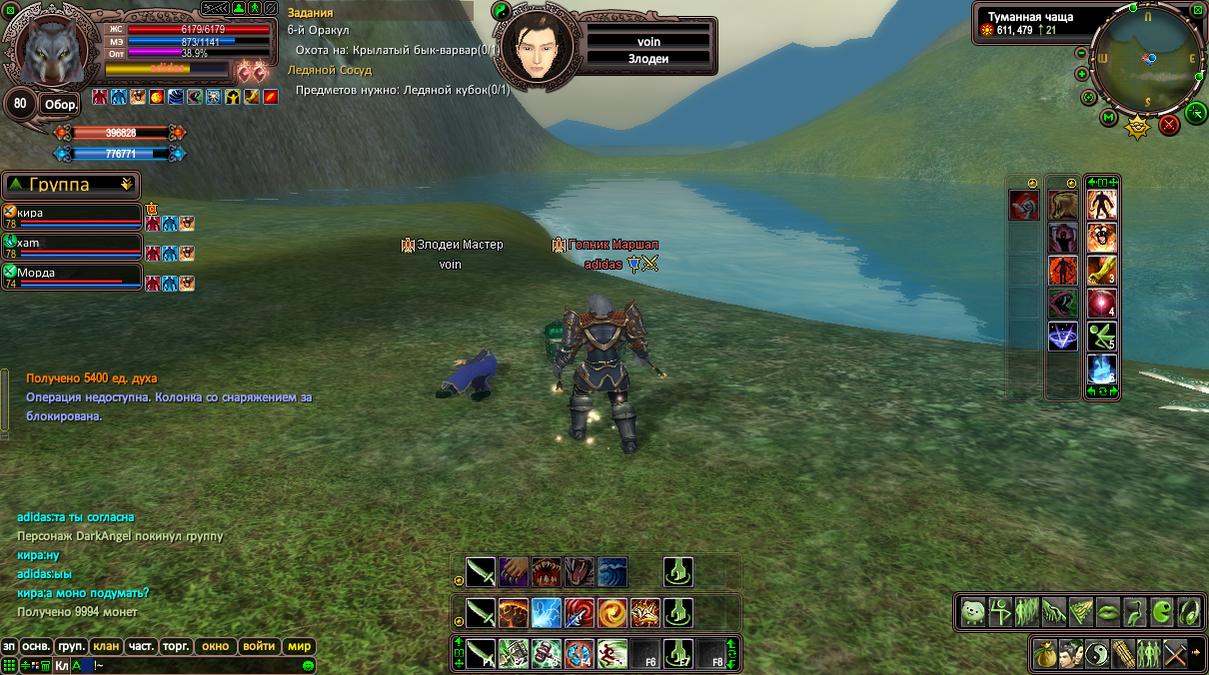Click the Ледяной Сосуд quest in the tracker
This screenshot has width=1209, height=675.
[330, 71]
